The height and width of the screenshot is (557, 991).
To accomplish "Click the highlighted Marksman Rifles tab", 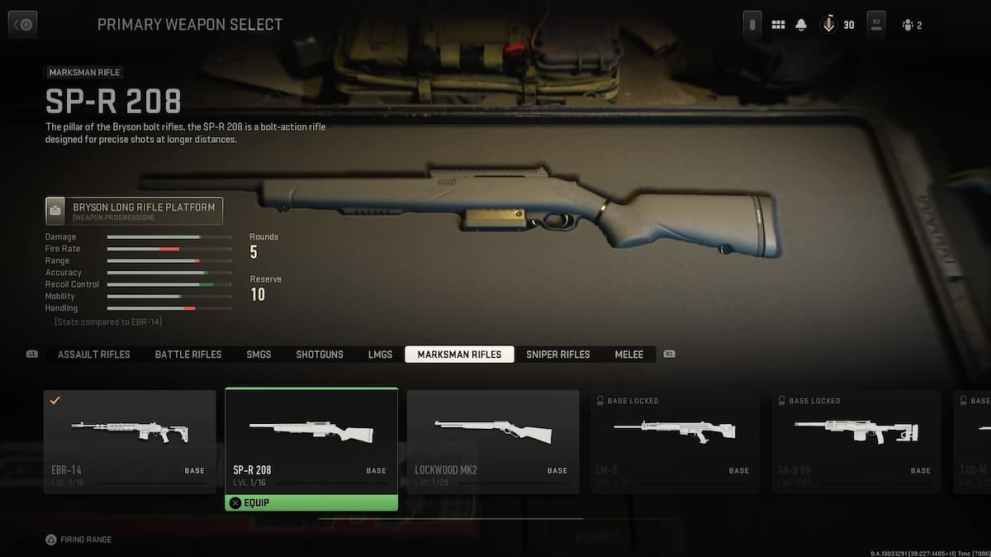I will click(459, 355).
